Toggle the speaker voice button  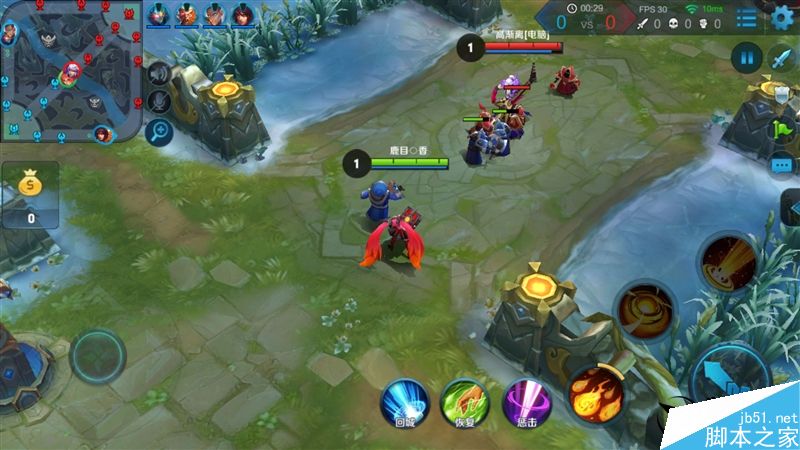158,72
